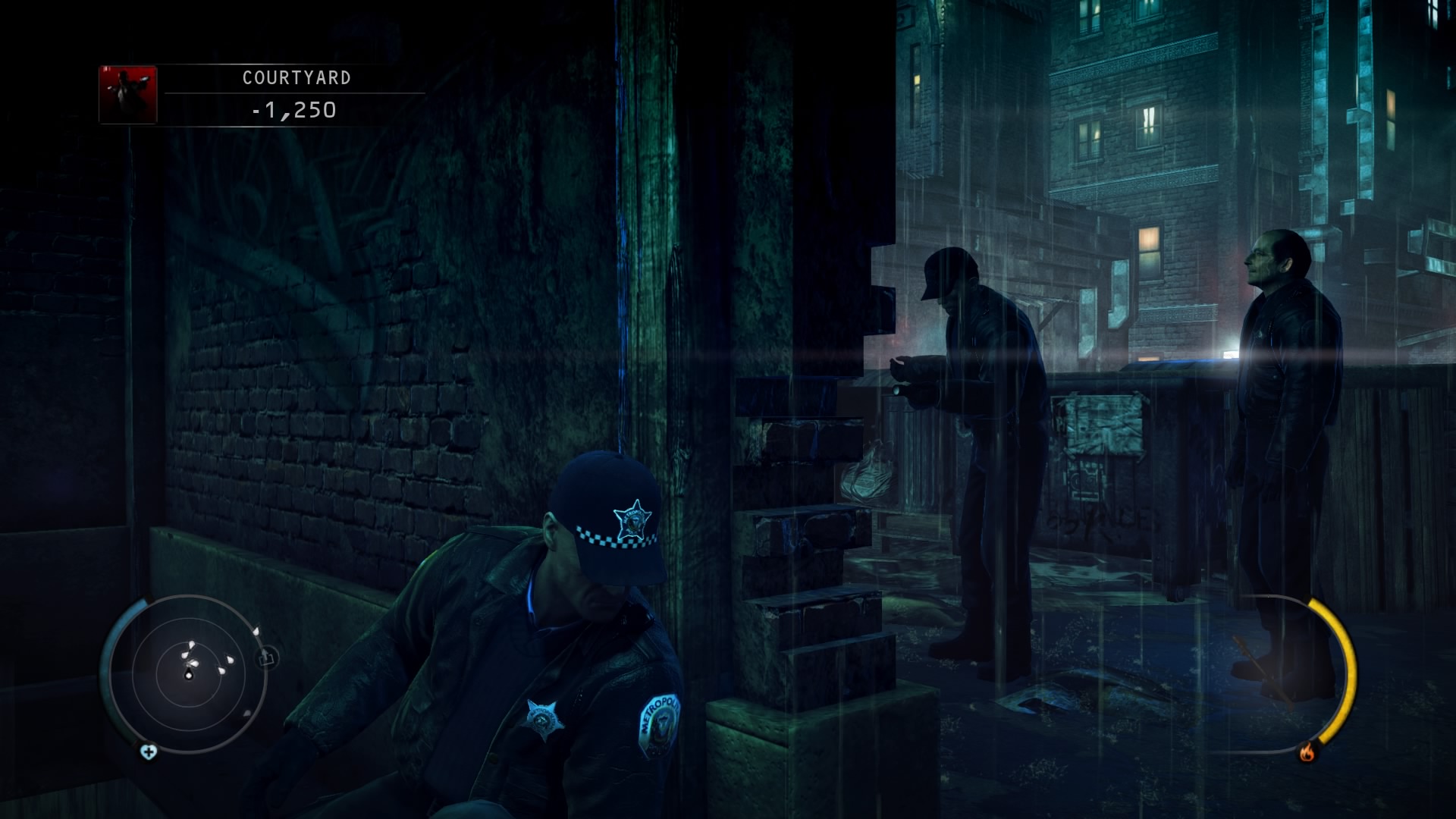Click the health cross icon by the minimap
The width and height of the screenshot is (1456, 819).
coord(149,752)
